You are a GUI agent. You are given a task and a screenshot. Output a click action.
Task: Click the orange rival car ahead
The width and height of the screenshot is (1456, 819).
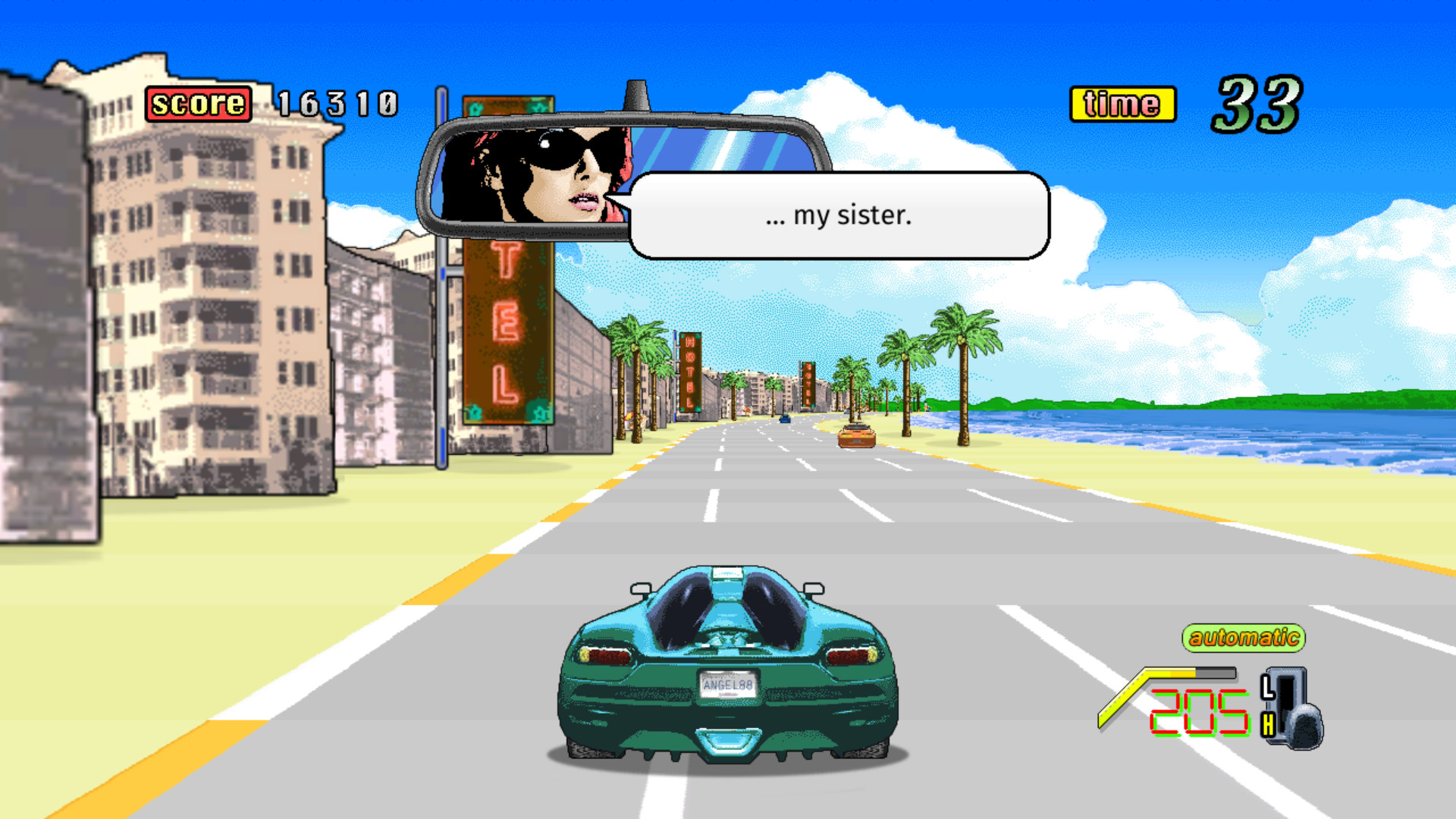(857, 435)
